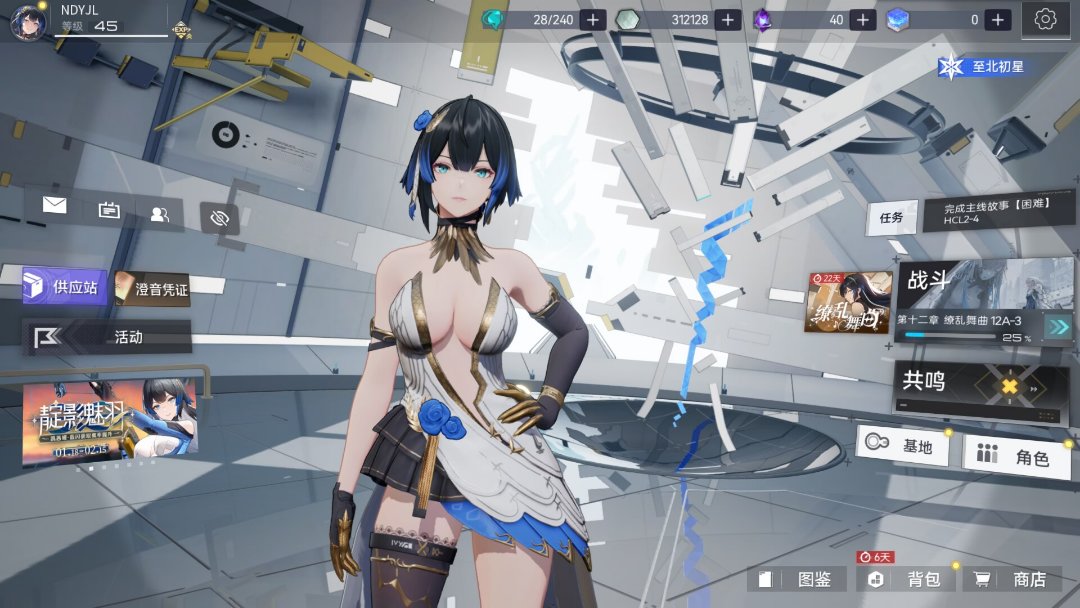The width and height of the screenshot is (1080, 608).
Task: Open the 图鉴 archive
Action: (798, 579)
